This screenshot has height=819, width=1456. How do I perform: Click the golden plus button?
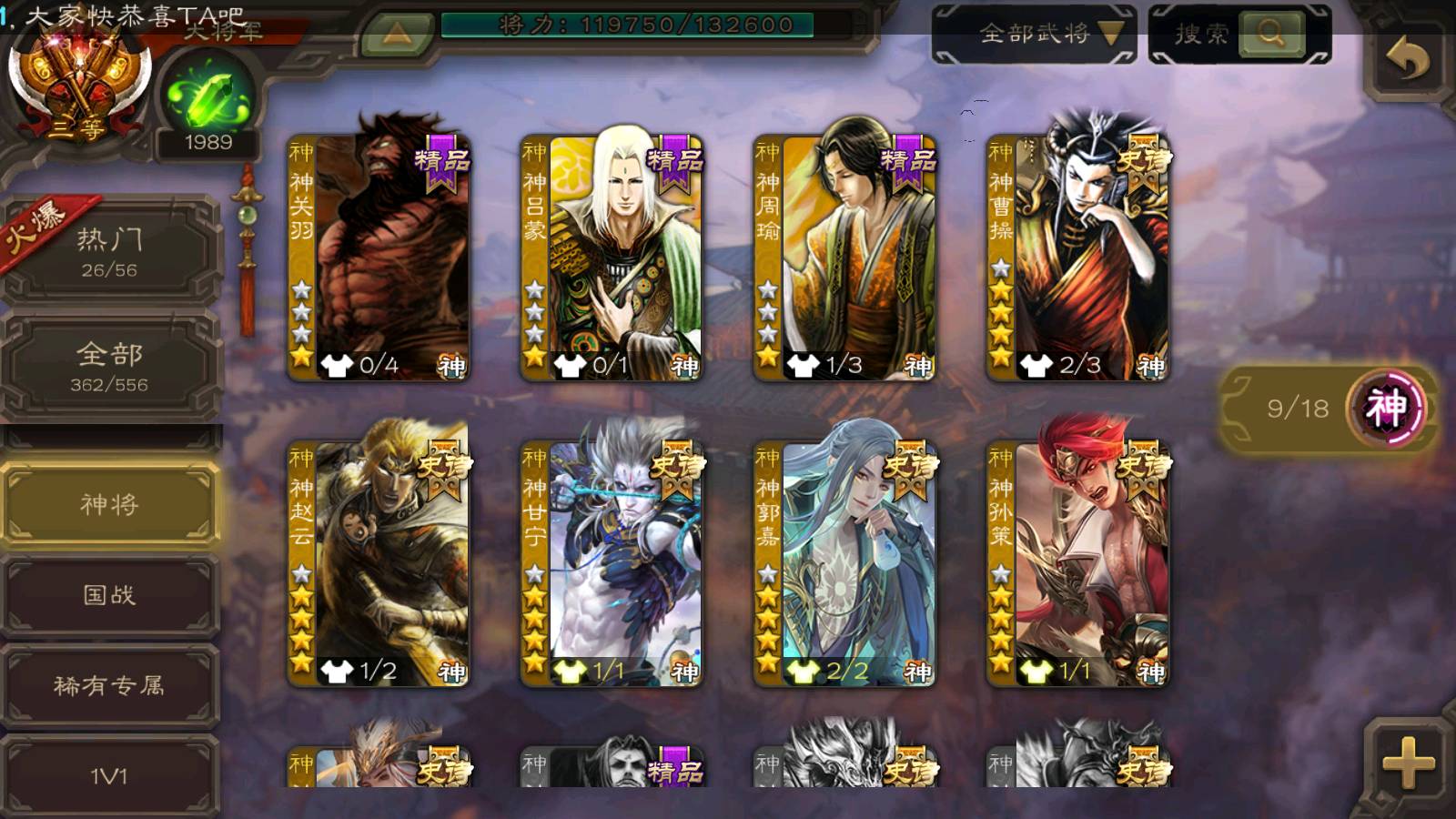pos(1407,763)
